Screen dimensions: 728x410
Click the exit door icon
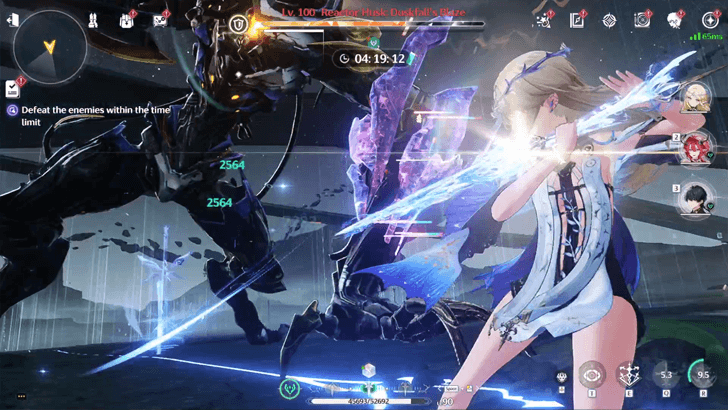tap(12, 19)
